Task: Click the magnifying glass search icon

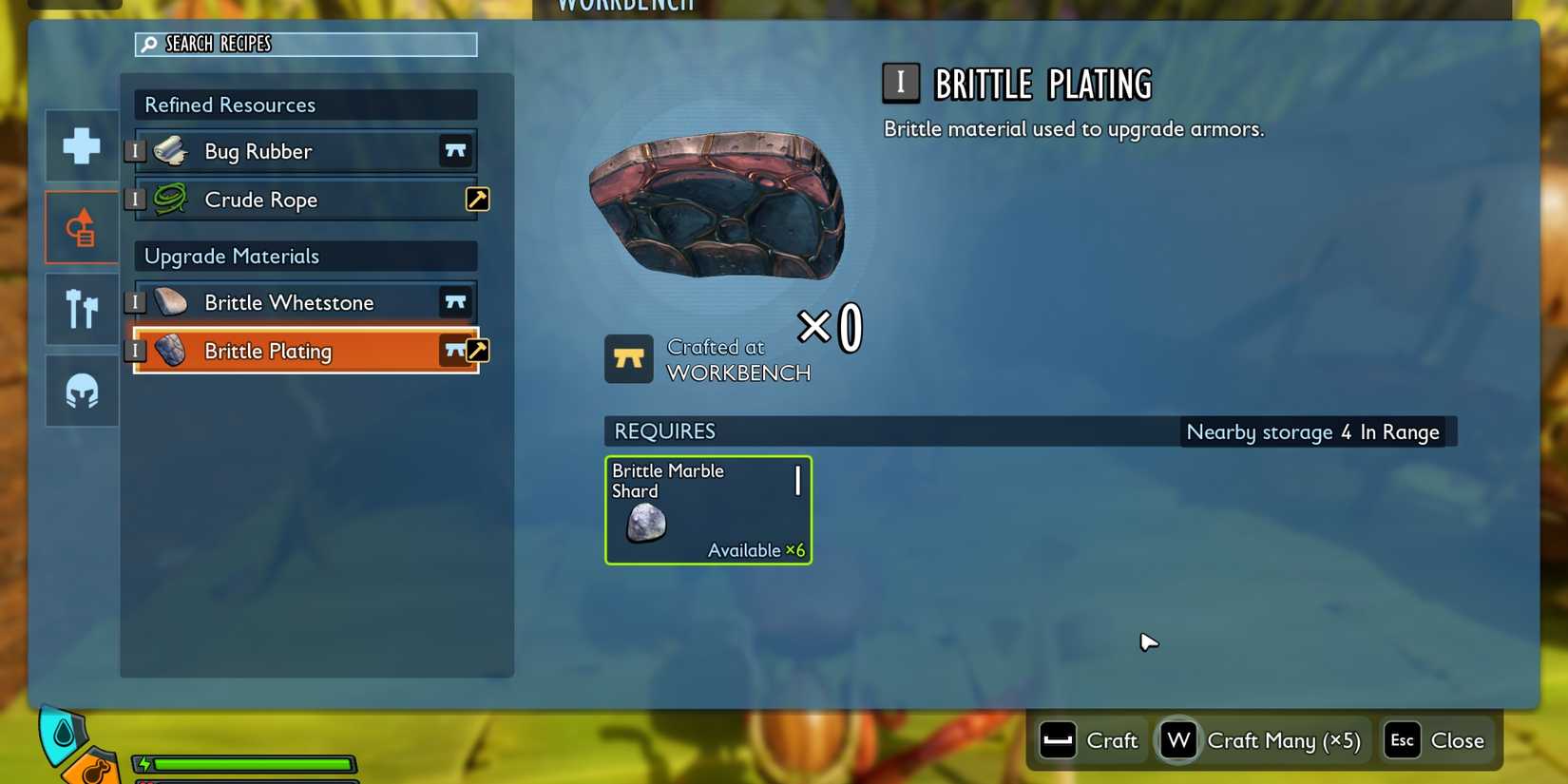Action: click(x=148, y=43)
